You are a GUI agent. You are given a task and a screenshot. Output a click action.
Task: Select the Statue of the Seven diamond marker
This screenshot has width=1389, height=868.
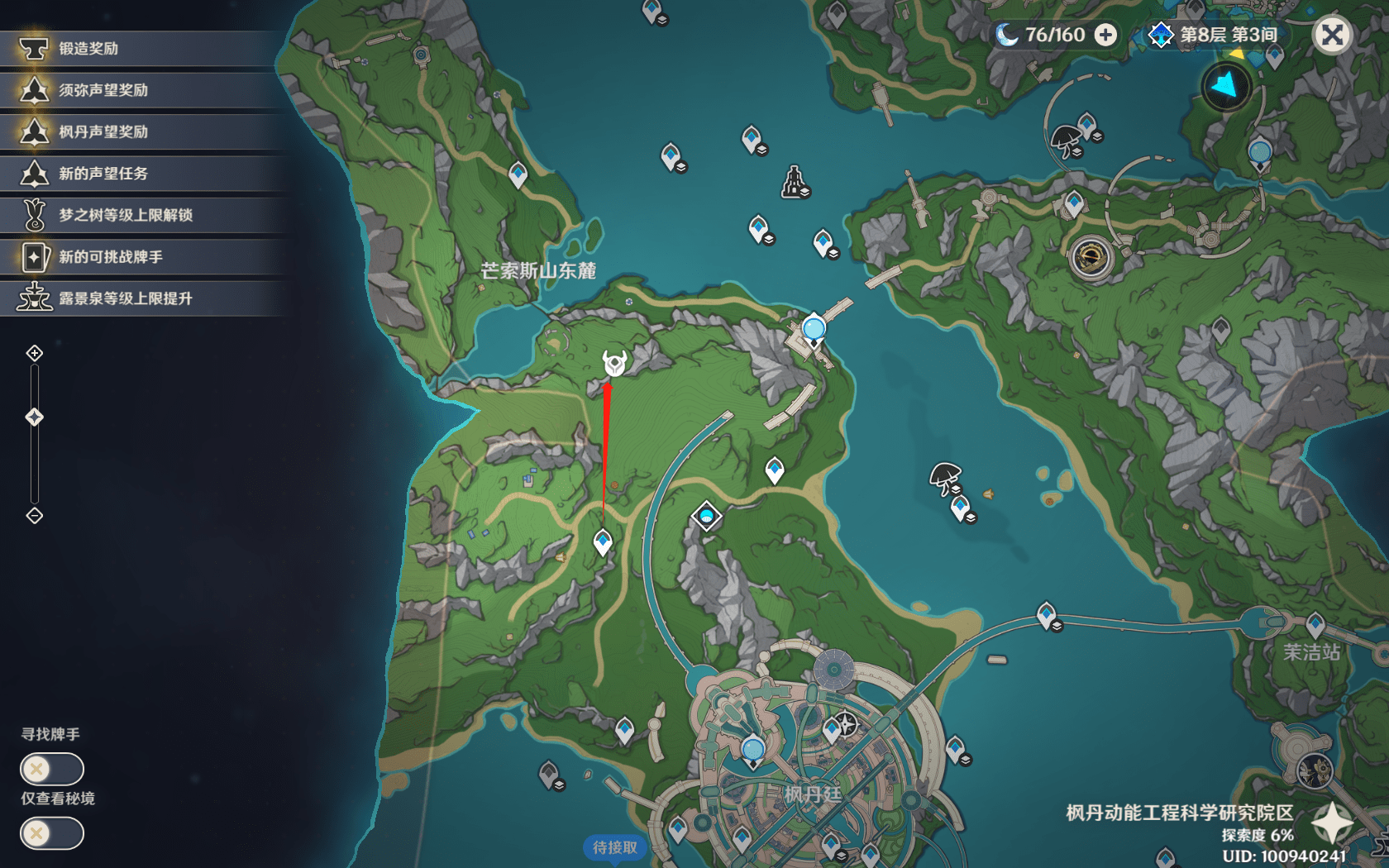(706, 517)
